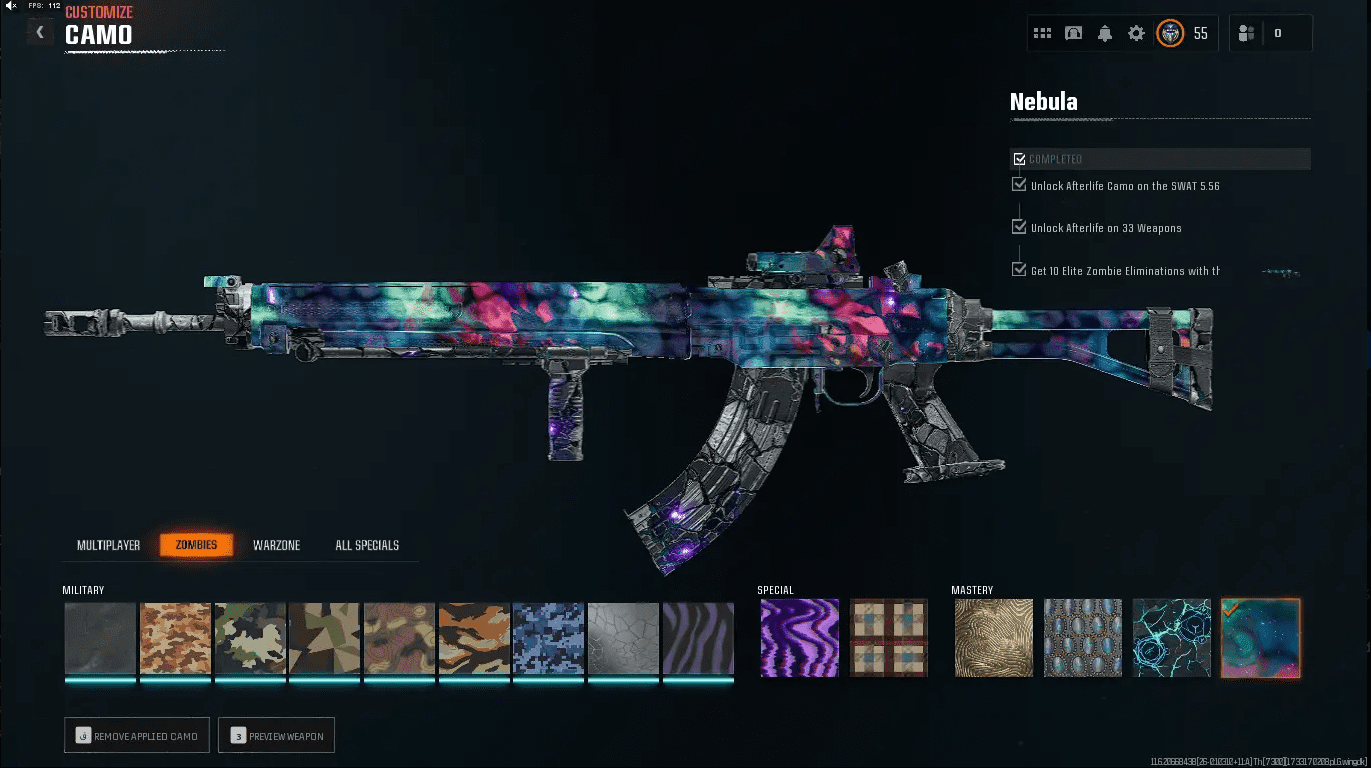Go back using the top-left arrow
Image resolution: width=1371 pixels, height=768 pixels.
point(40,33)
